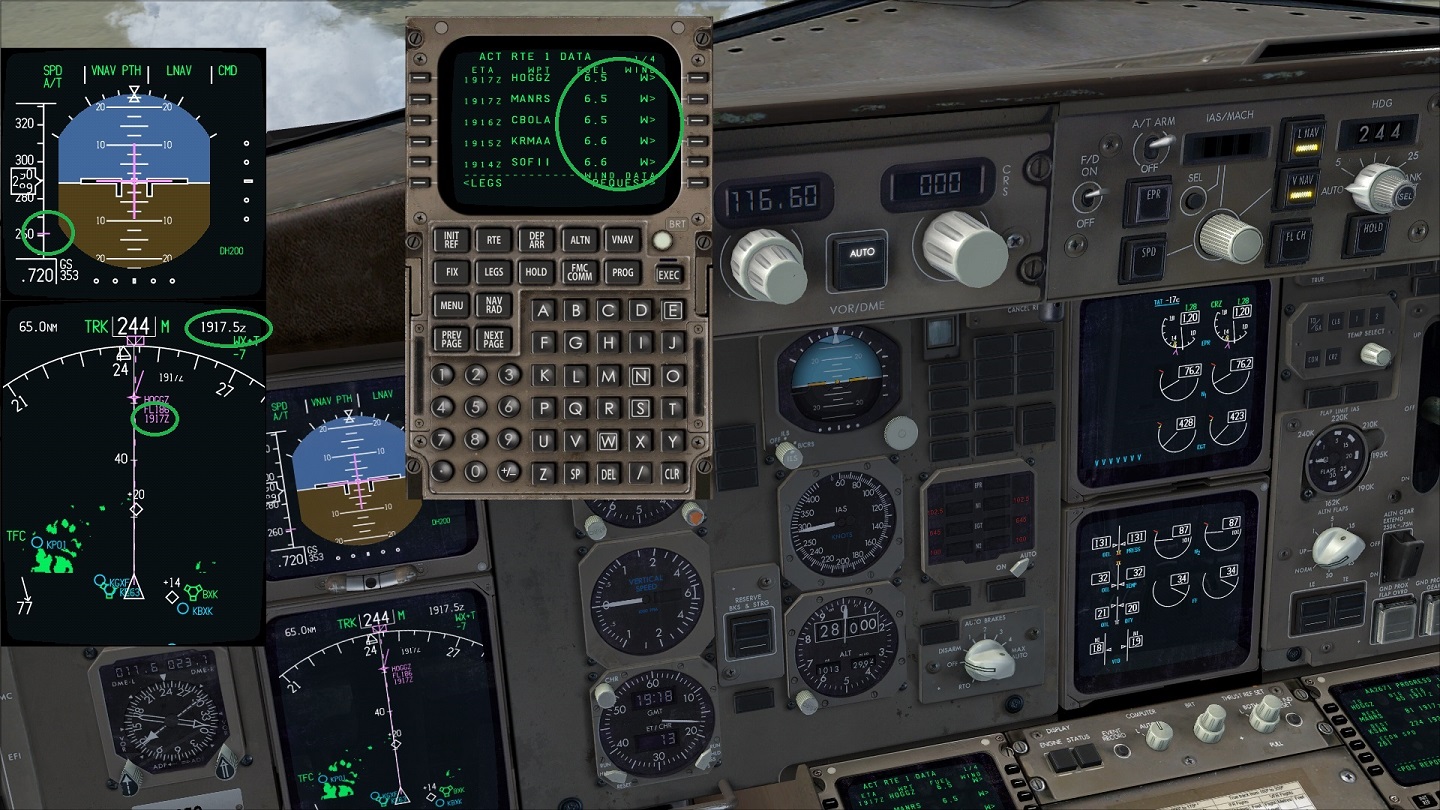Select the RTE key on the CDU
This screenshot has width=1440, height=810.
click(494, 240)
